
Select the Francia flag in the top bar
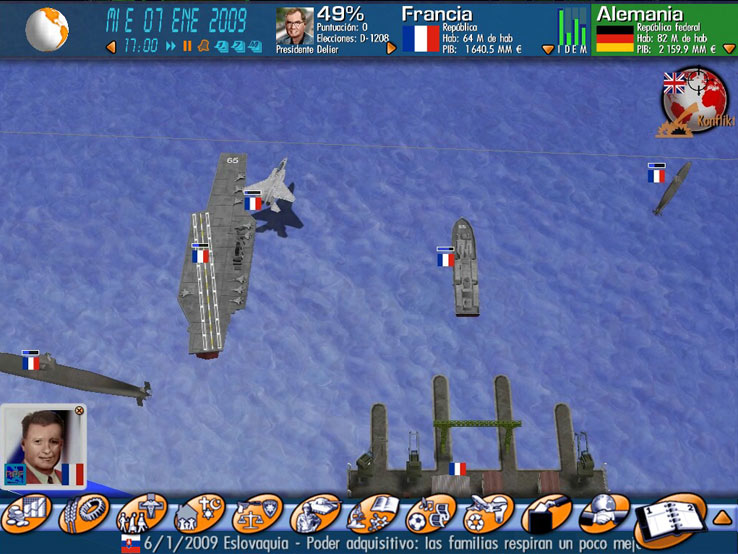[x=421, y=39]
